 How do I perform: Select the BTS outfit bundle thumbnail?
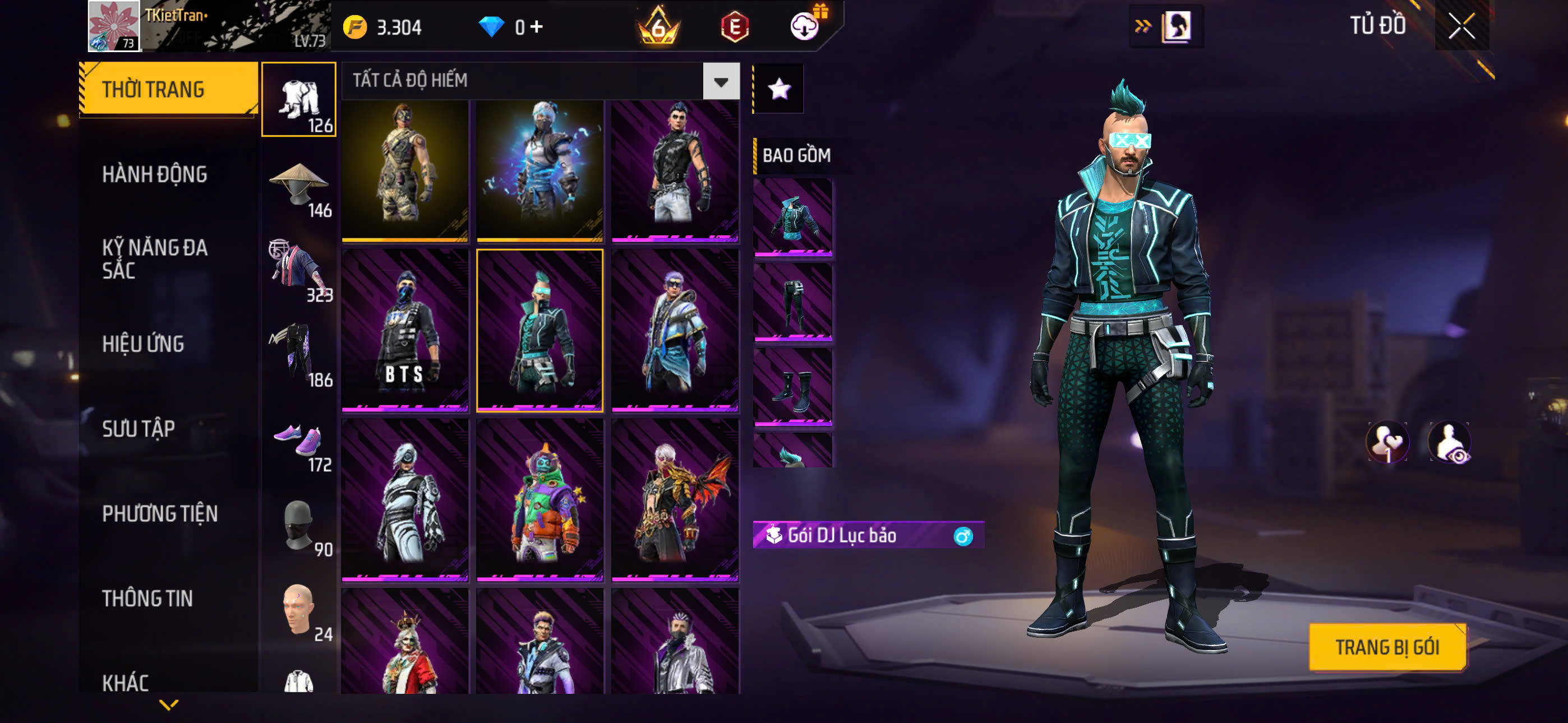[405, 330]
